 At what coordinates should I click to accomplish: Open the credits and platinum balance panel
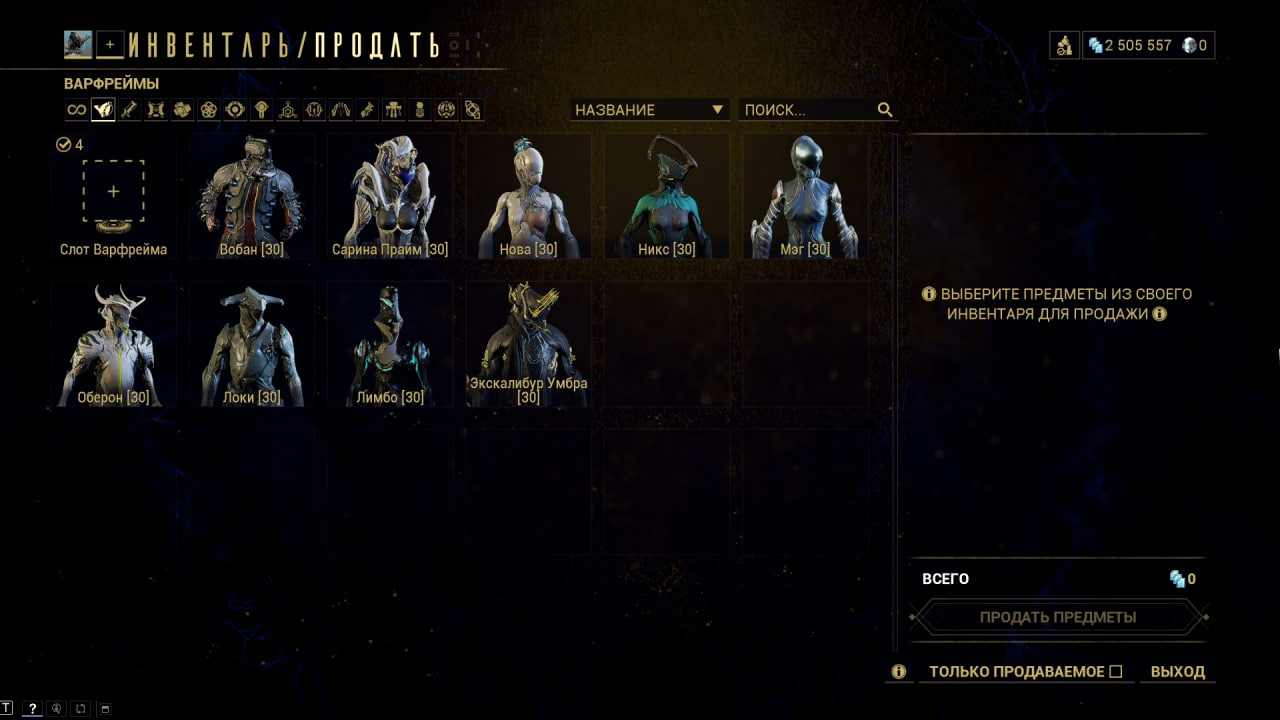coord(1148,45)
